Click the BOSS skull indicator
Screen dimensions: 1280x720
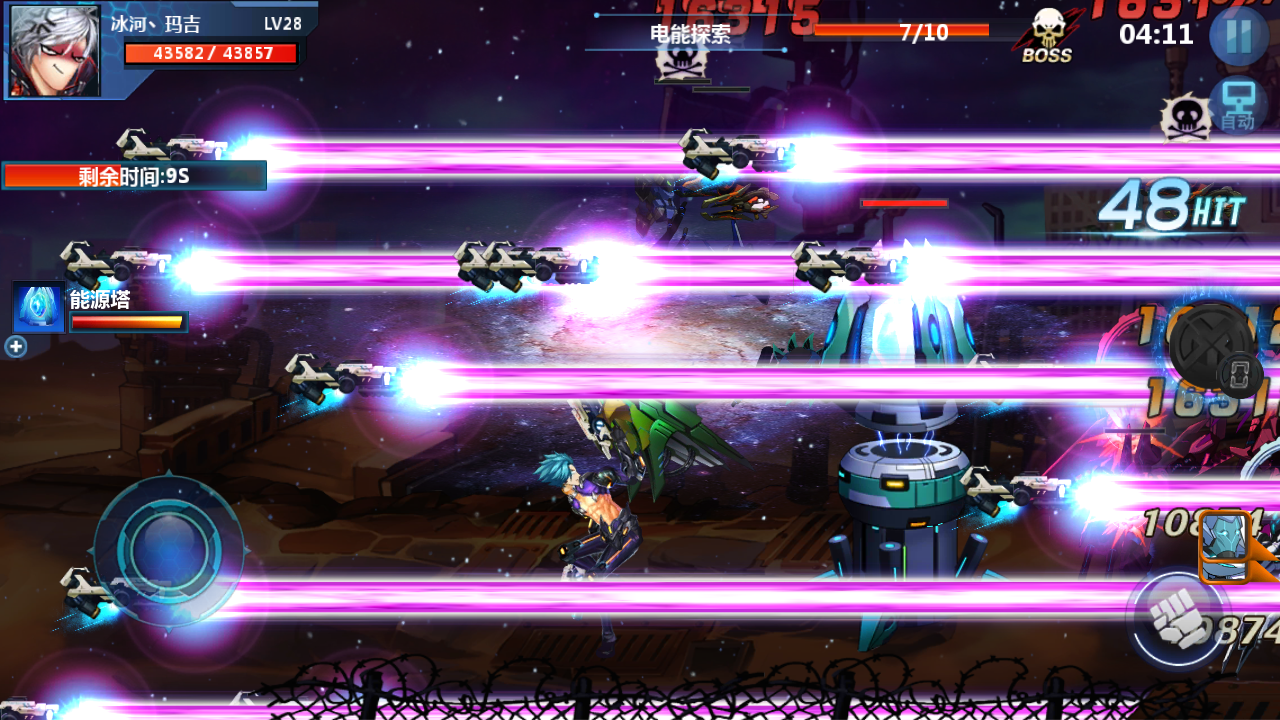click(1047, 37)
